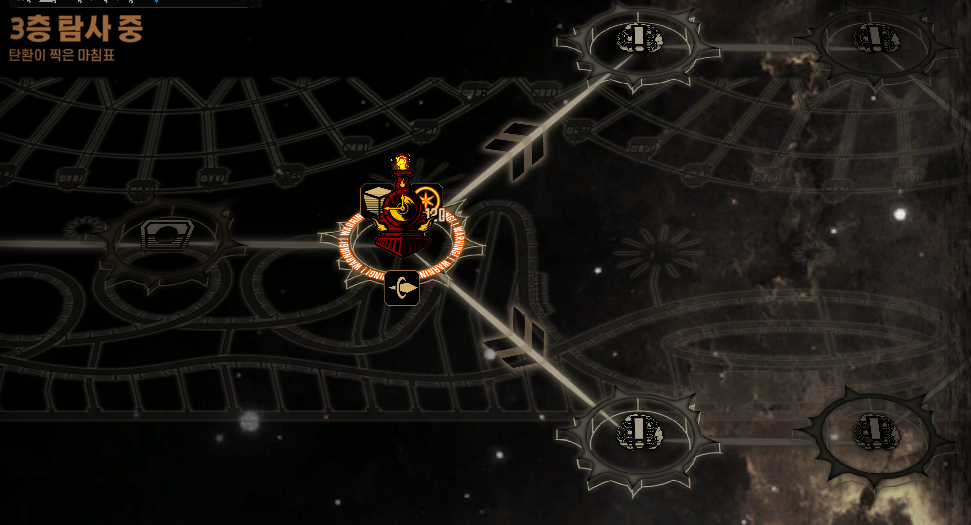971x525 pixels.
Task: Click the pointed drill icon below the train
Action: [x=402, y=288]
